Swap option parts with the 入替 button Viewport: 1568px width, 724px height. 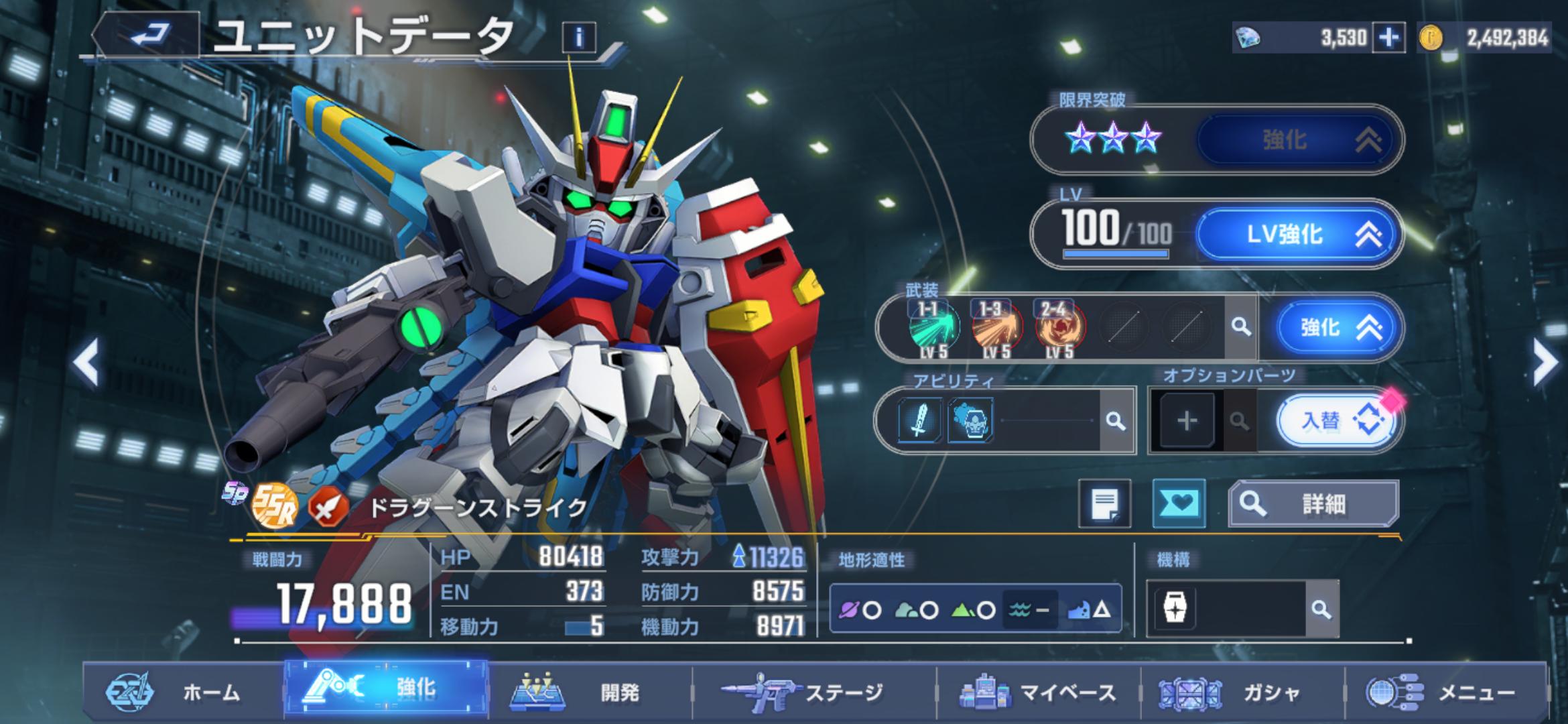pyautogui.click(x=1337, y=421)
